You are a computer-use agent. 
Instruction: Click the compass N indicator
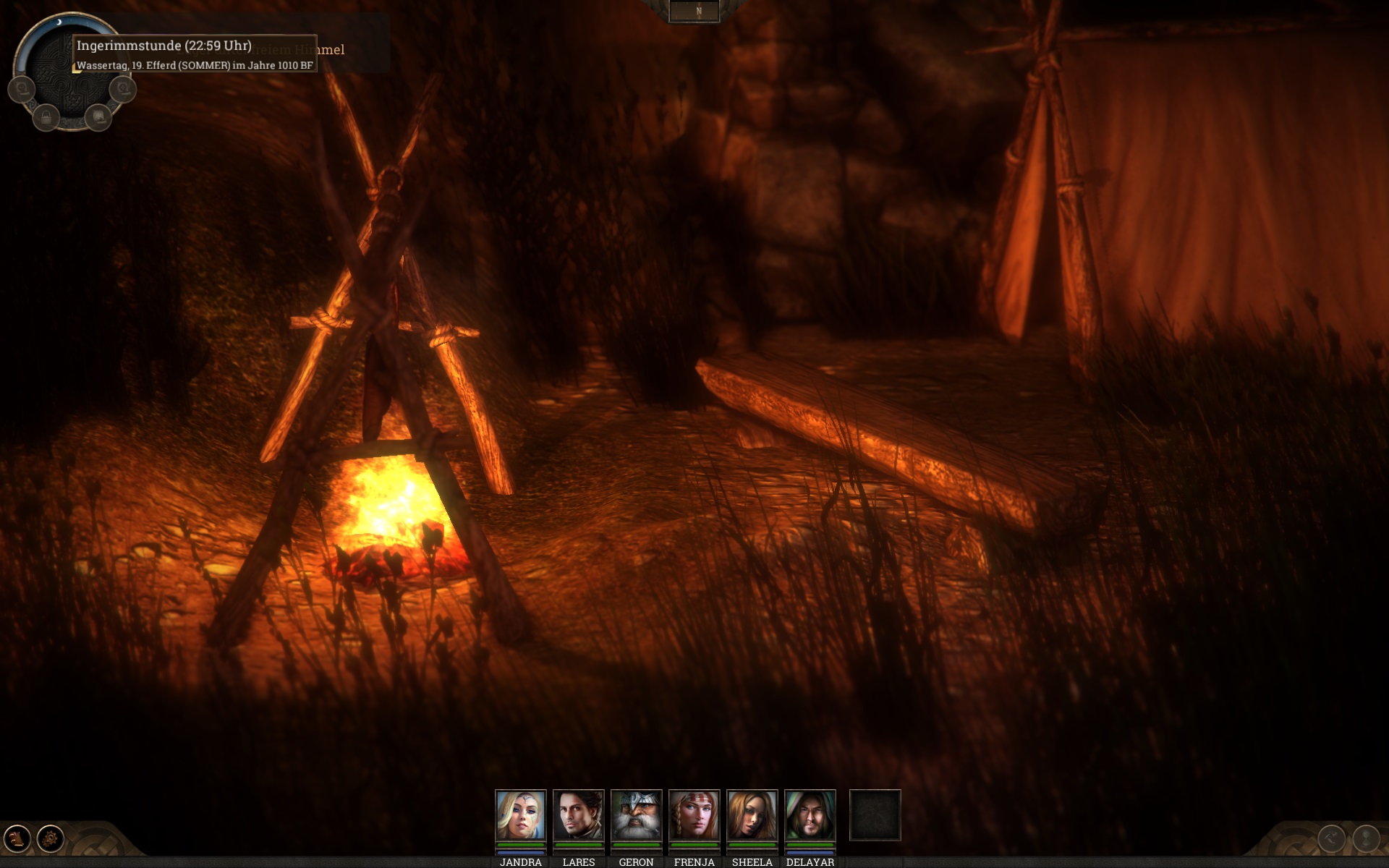698,12
